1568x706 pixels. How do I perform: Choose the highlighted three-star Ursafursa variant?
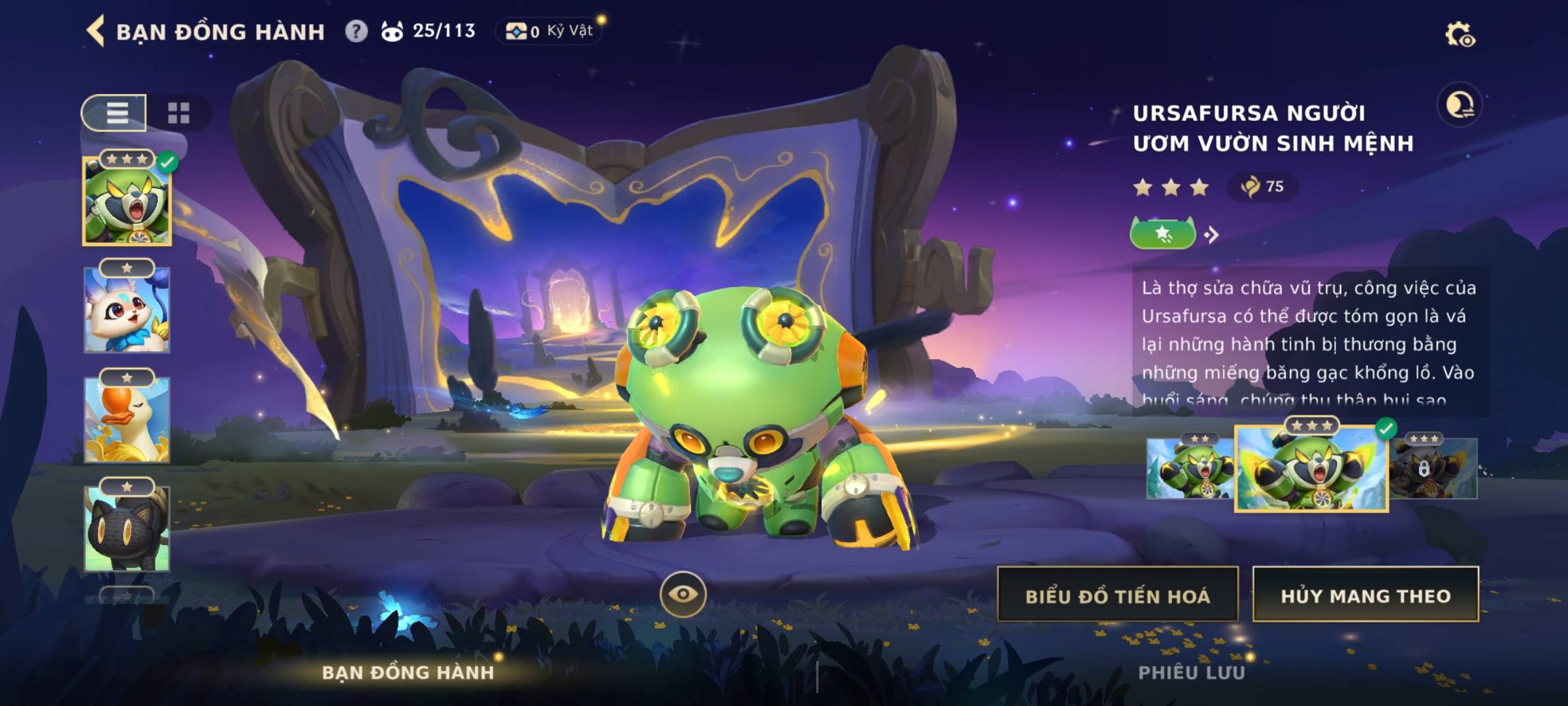(1311, 469)
